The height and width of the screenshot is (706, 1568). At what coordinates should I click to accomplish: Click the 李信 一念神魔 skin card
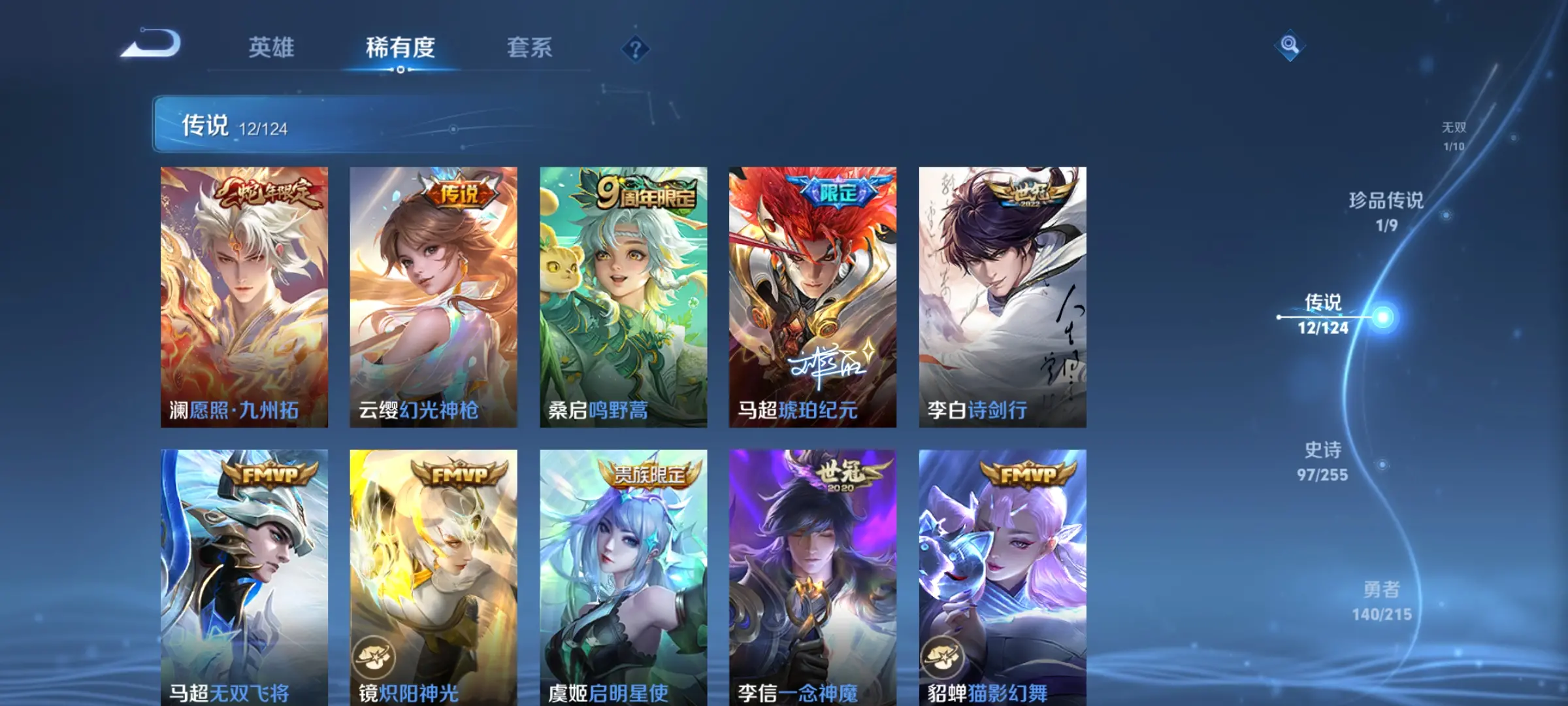pyautogui.click(x=813, y=577)
